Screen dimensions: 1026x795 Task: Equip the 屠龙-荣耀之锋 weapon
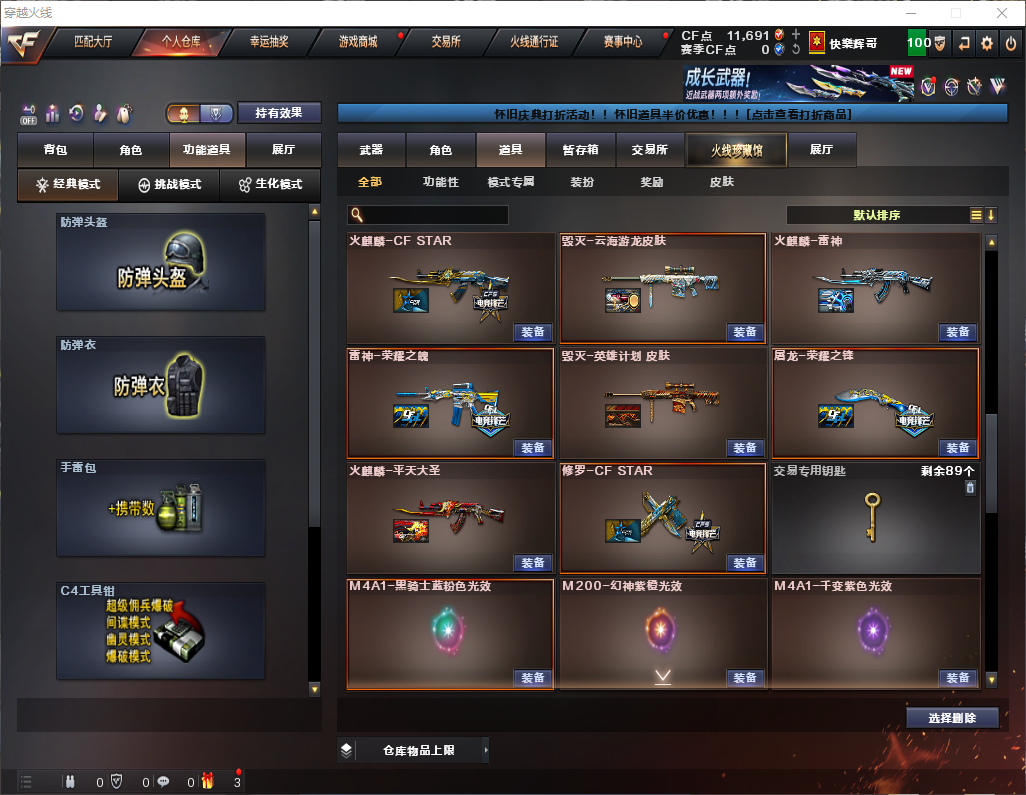957,447
